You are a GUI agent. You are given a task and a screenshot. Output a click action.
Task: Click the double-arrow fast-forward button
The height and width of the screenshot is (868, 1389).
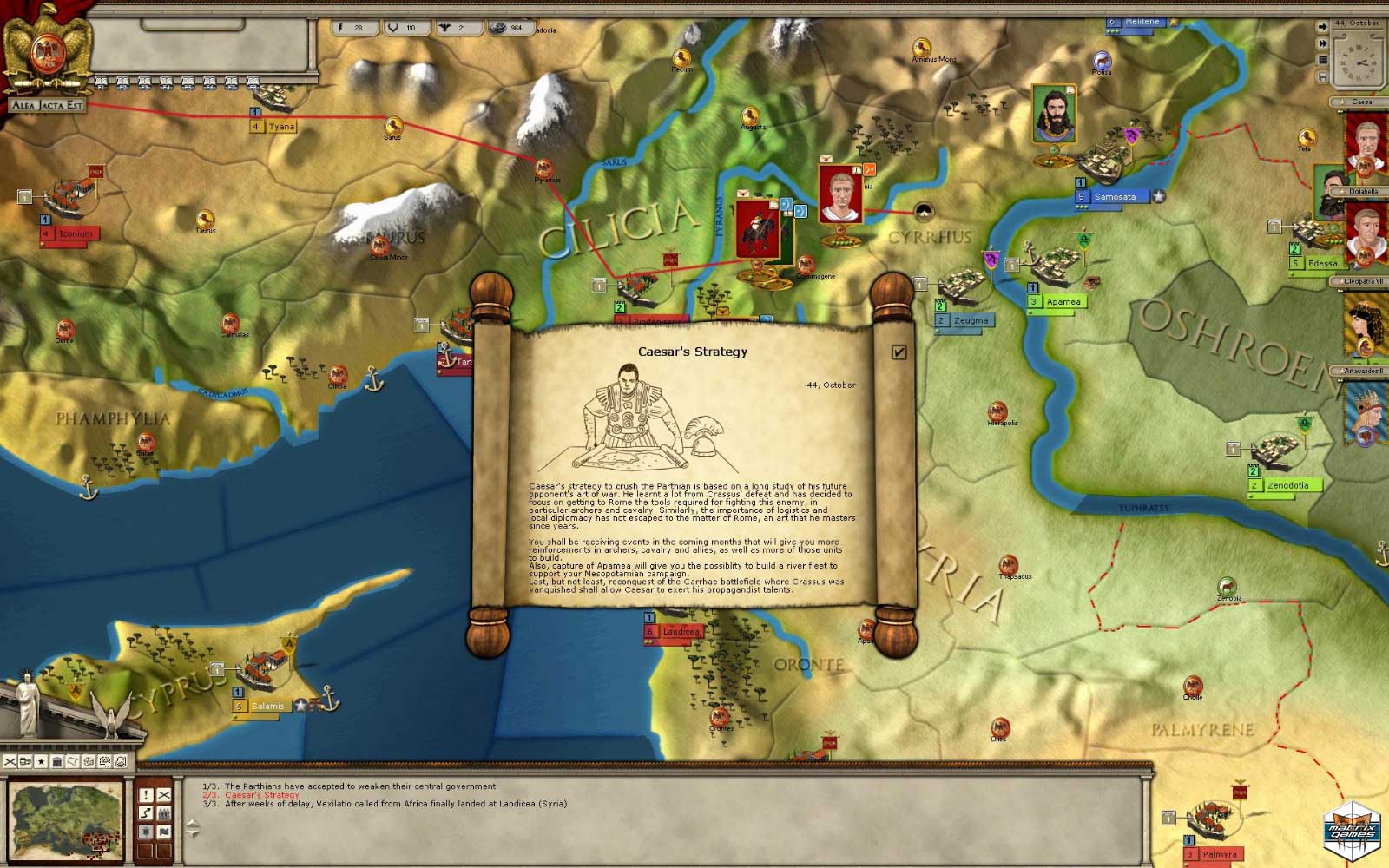pyautogui.click(x=1322, y=43)
